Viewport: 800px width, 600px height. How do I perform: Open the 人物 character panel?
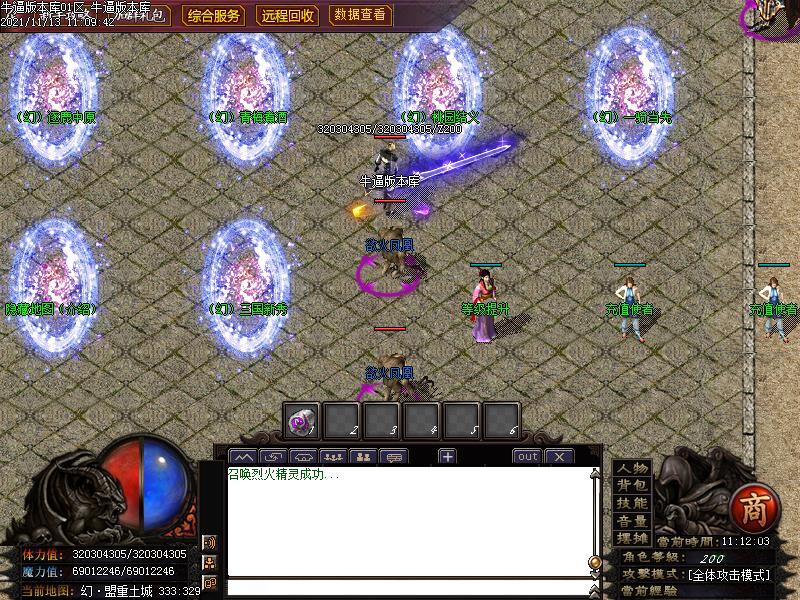(x=632, y=468)
